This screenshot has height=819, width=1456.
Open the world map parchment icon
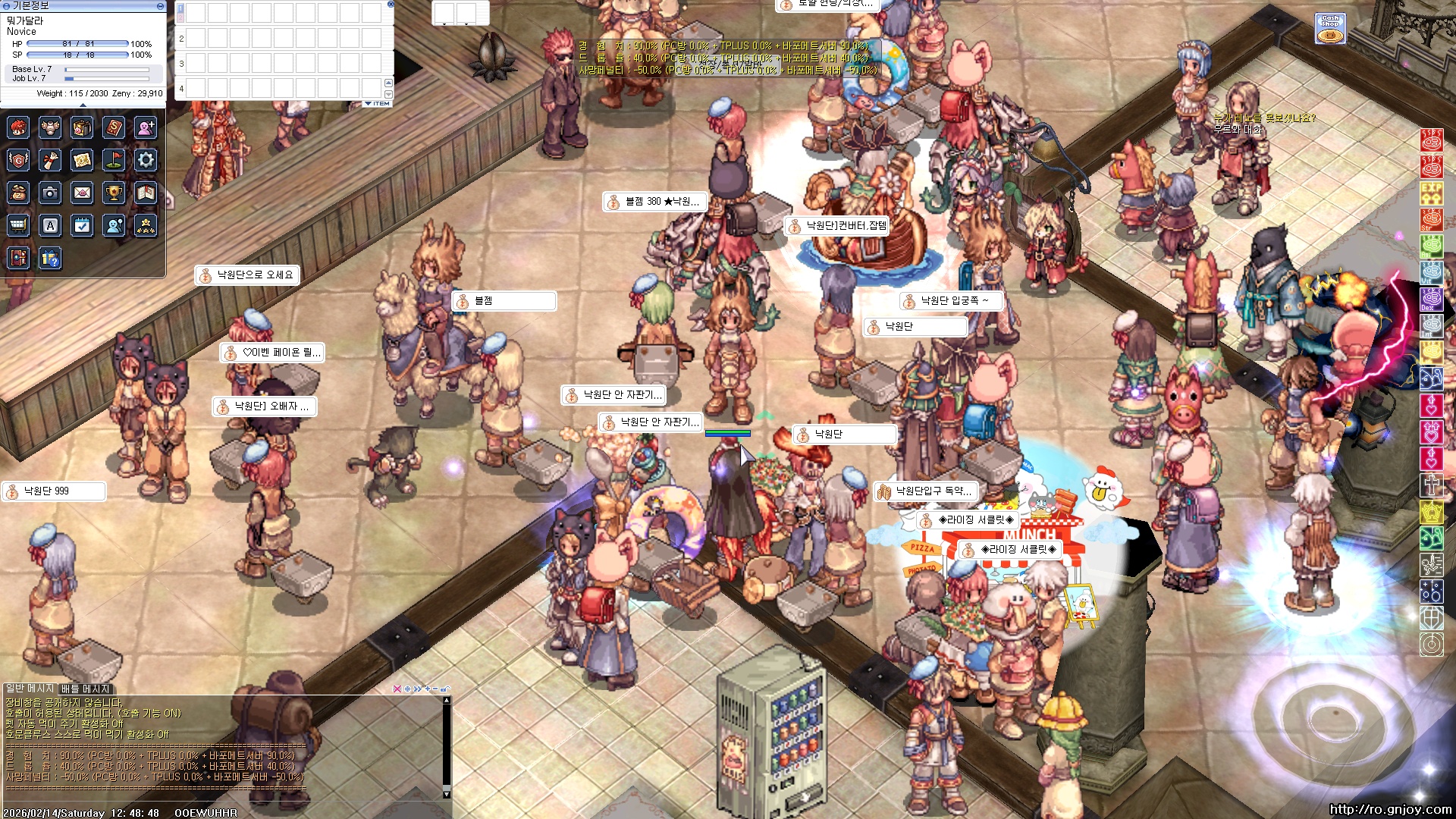82,160
